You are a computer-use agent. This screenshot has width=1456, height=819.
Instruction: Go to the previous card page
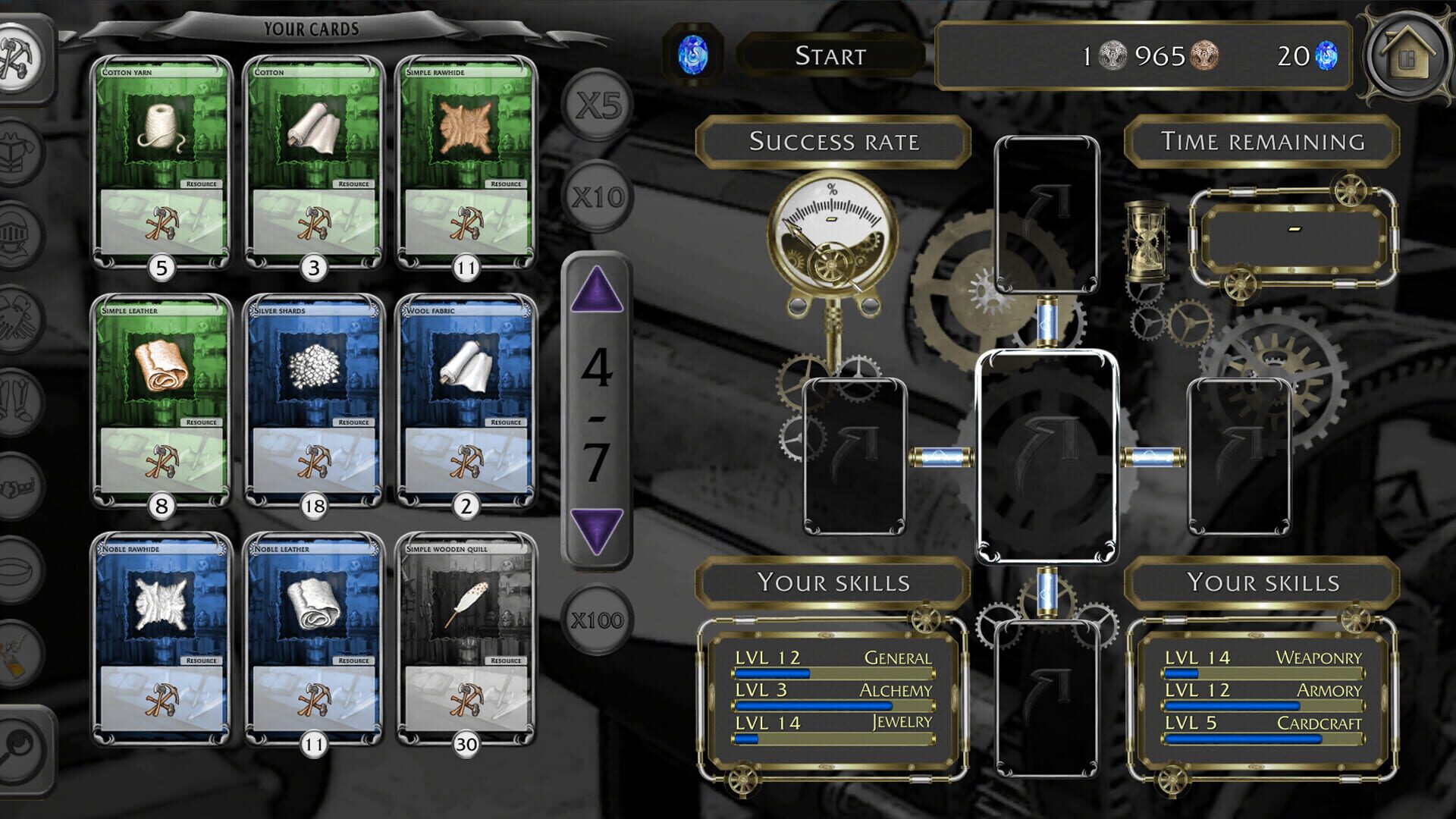tap(597, 290)
